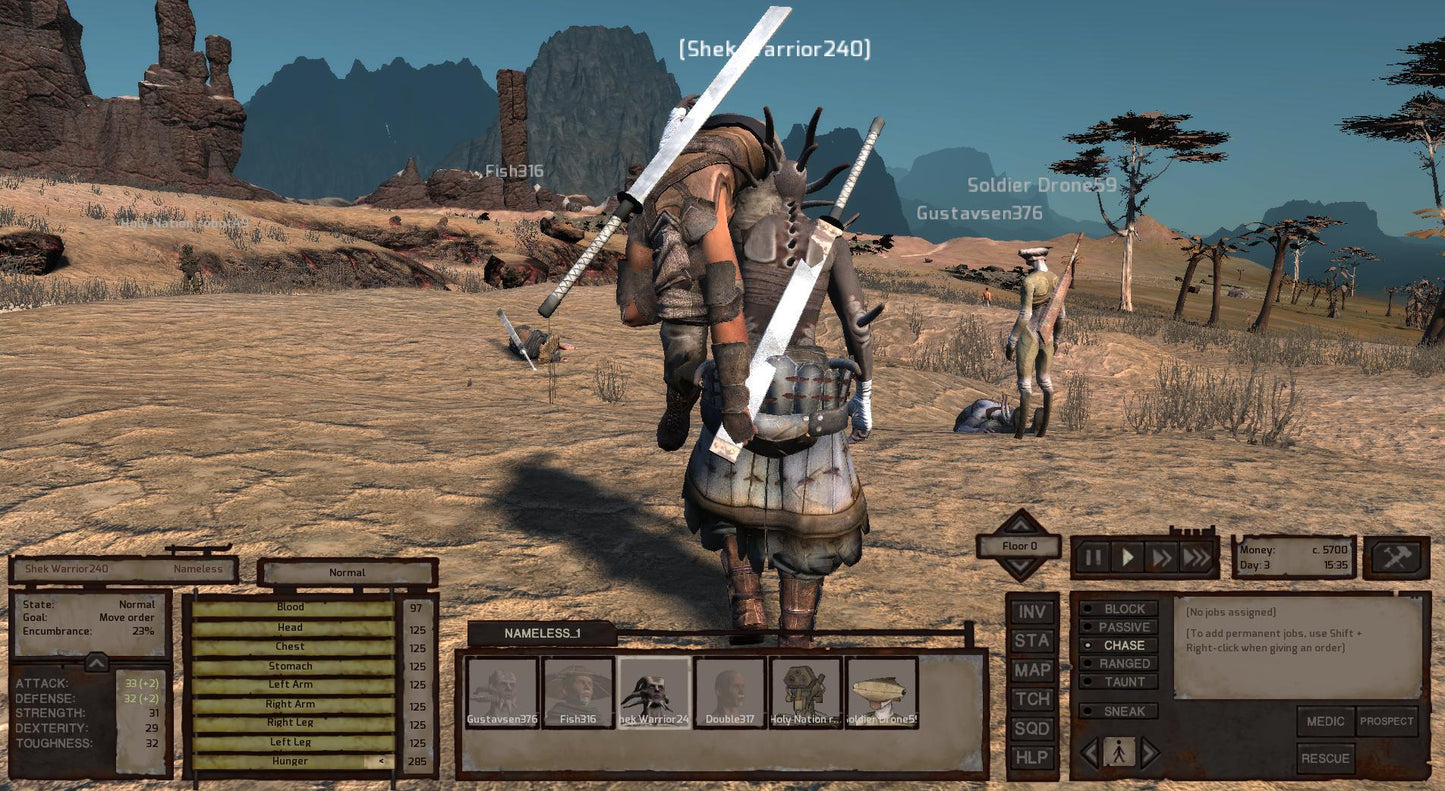The image size is (1445, 791).
Task: Open the build menu hammer icon
Action: tap(1396, 556)
